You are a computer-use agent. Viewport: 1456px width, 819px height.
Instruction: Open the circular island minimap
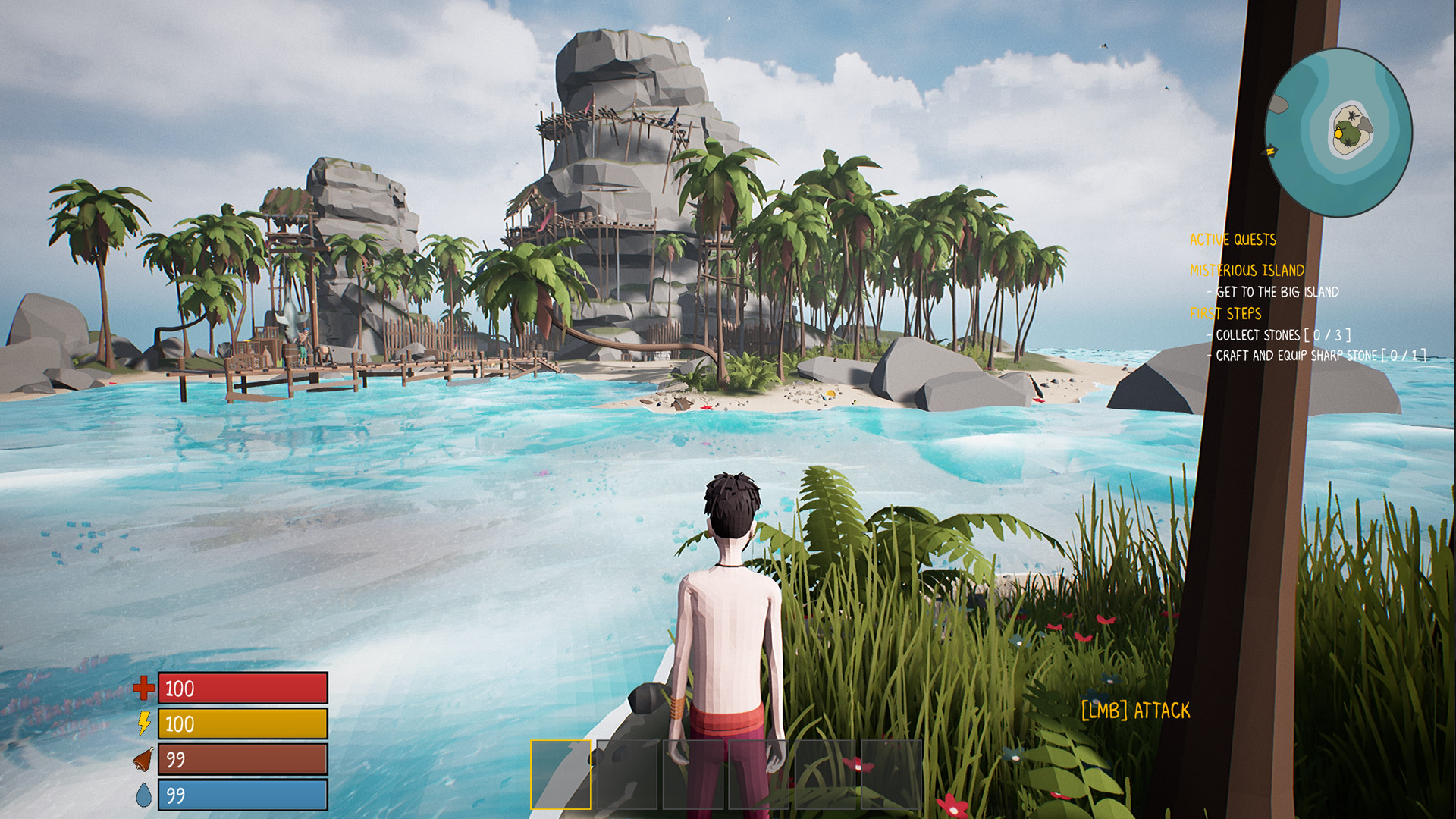click(1338, 133)
